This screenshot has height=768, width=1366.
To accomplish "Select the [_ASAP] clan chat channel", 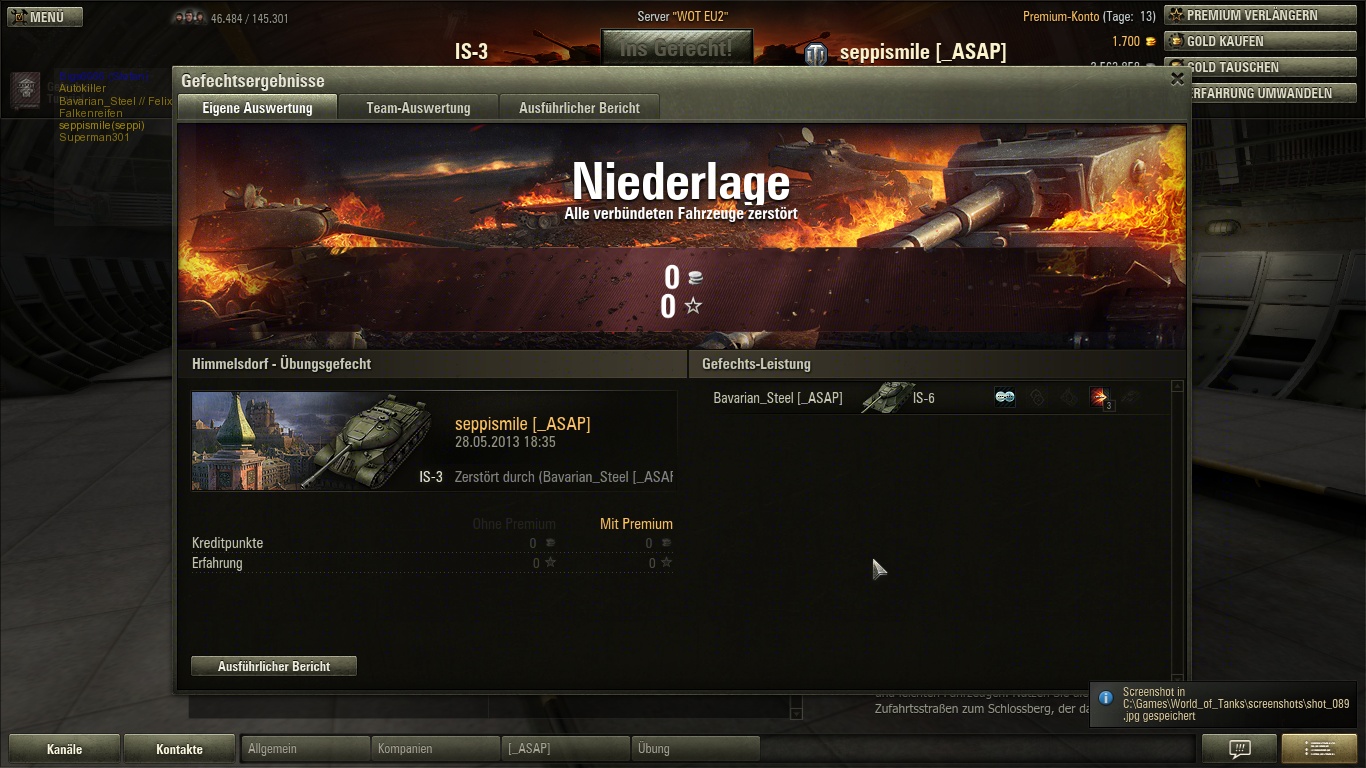I will [565, 749].
